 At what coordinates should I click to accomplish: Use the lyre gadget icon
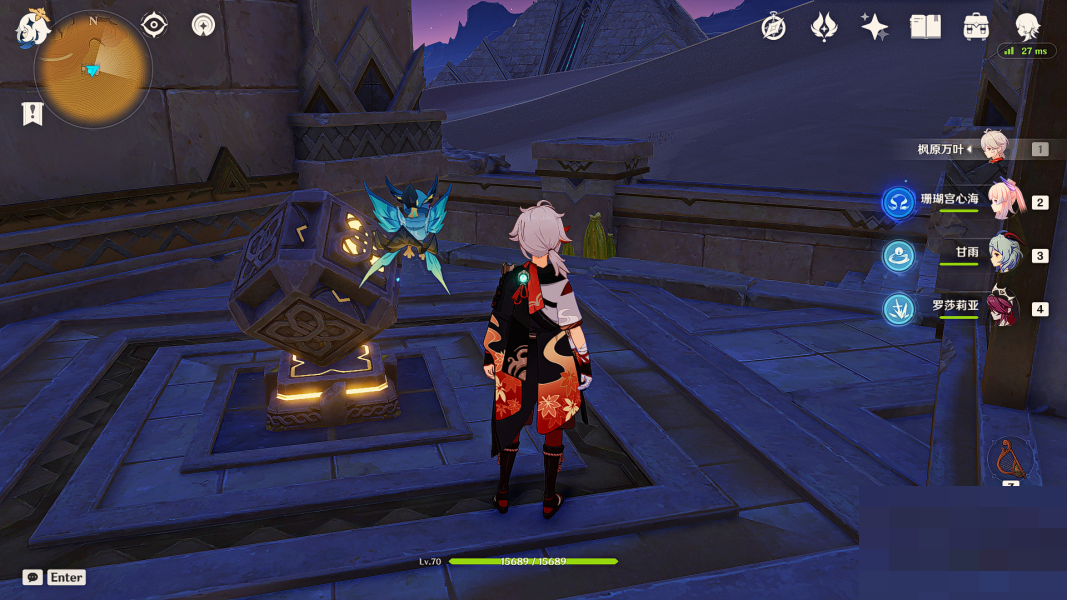1010,458
